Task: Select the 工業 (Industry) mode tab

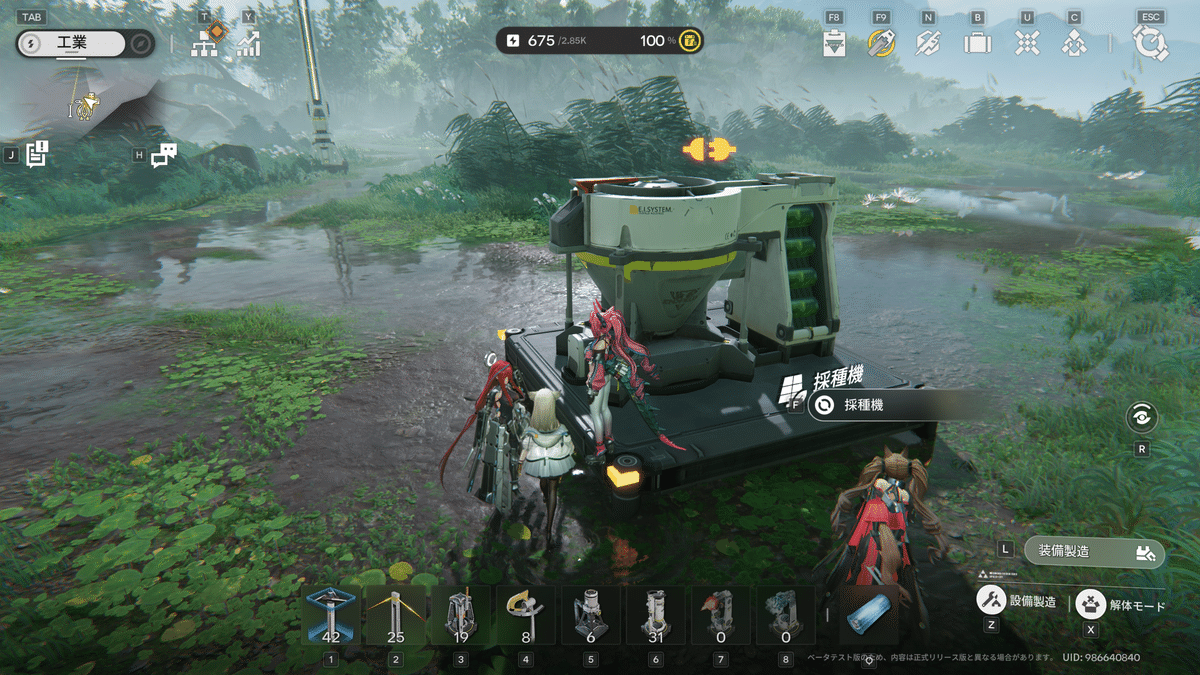Action: coord(70,44)
